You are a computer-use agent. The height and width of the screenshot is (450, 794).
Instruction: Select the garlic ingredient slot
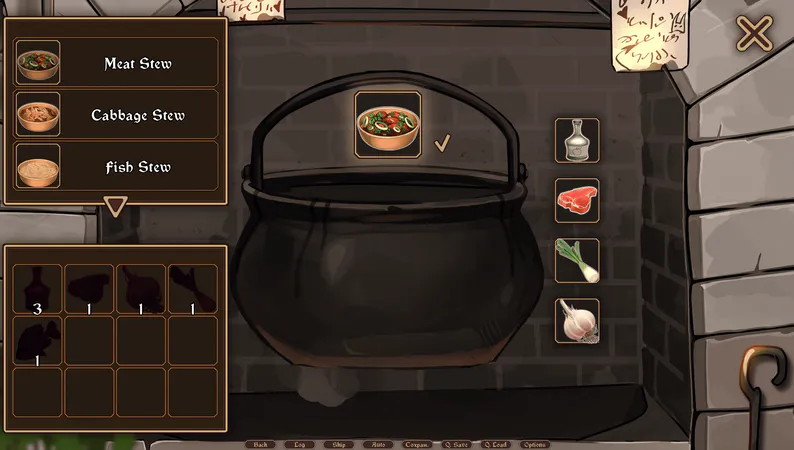pos(577,320)
